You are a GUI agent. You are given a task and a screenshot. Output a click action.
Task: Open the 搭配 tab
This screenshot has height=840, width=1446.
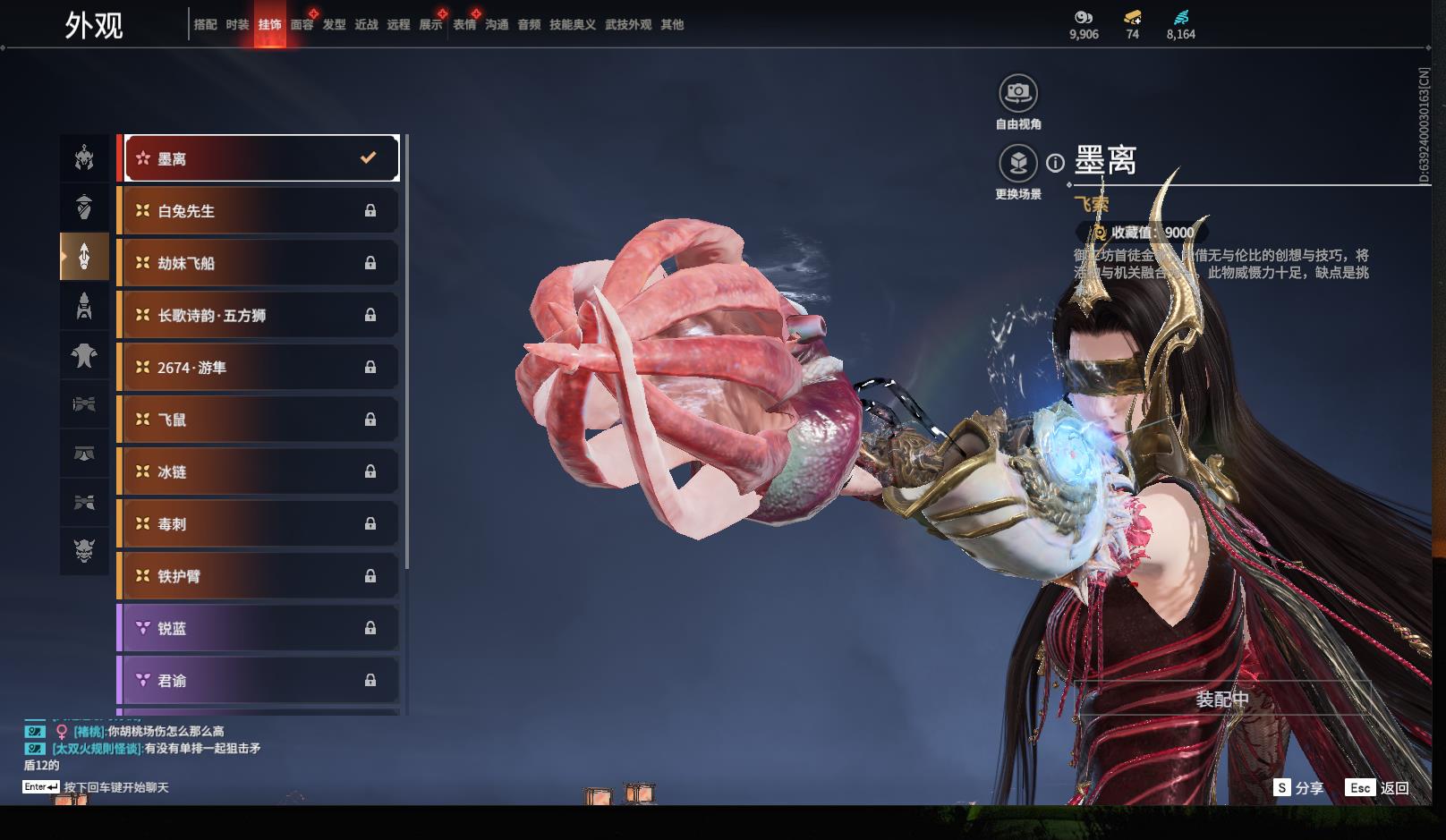(205, 25)
